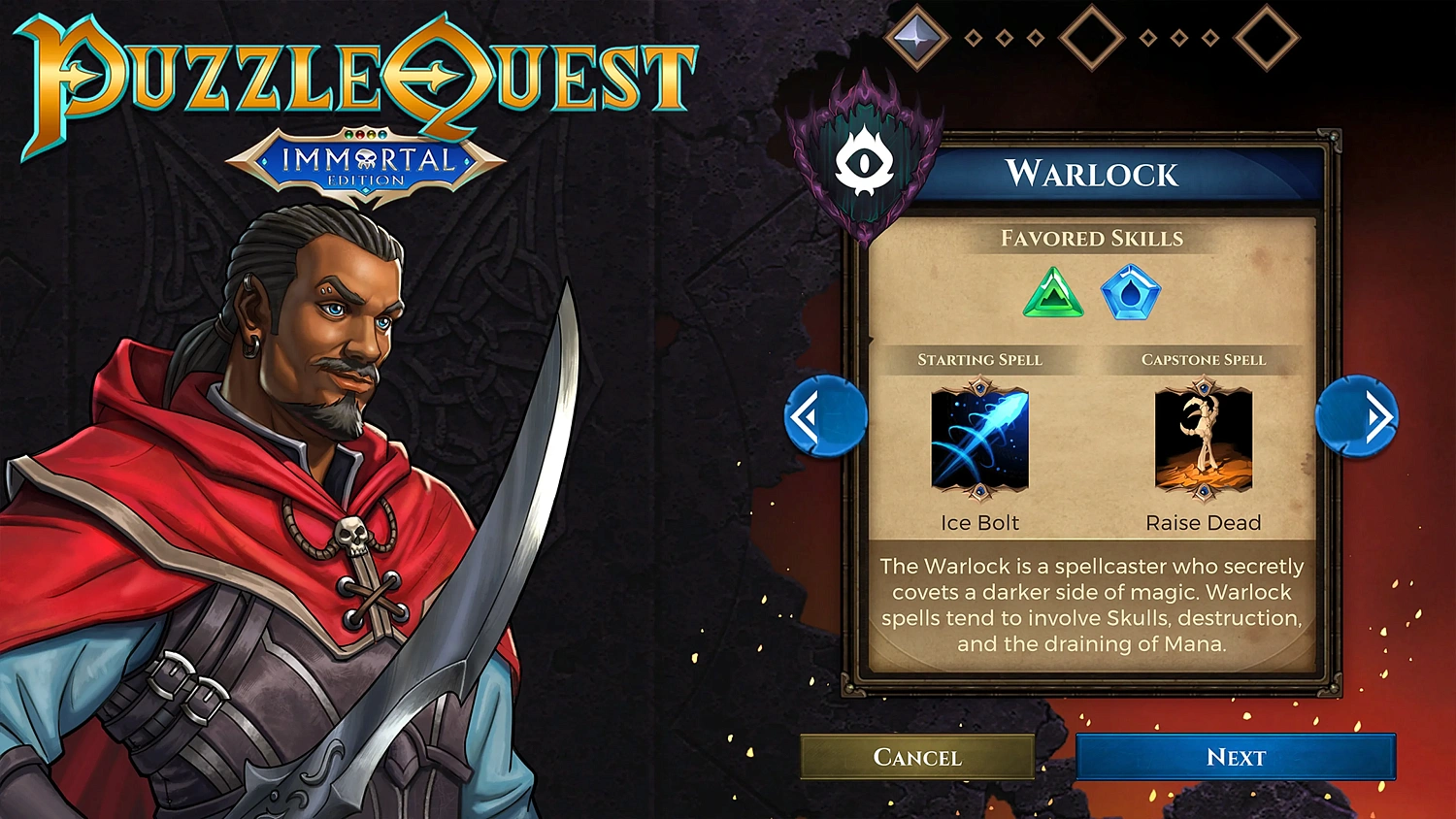Browse to the next class with the right arrow
Viewport: 1456px width, 819px height.
(1356, 415)
